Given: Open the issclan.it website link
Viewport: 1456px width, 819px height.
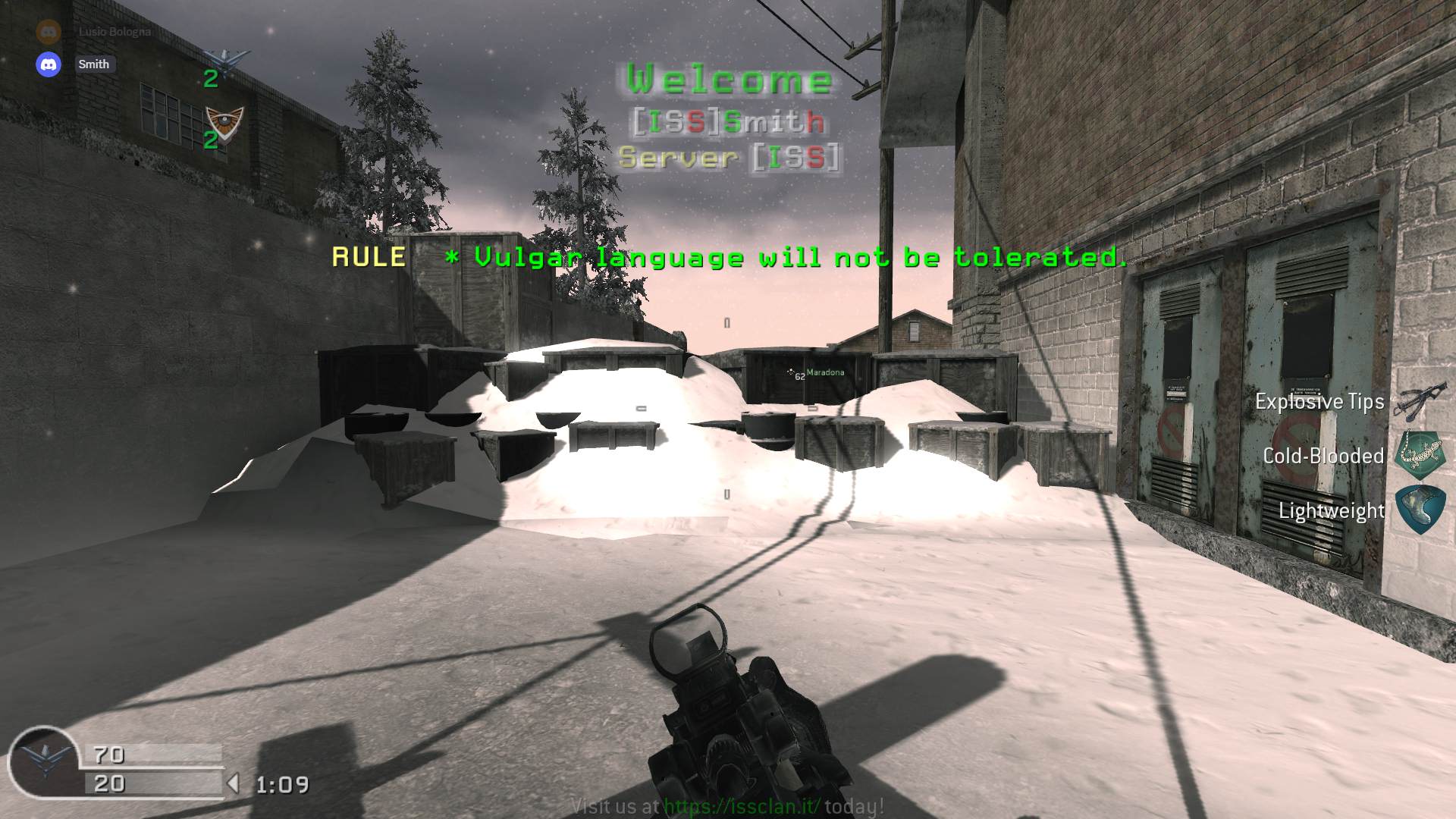Looking at the screenshot, I should [742, 806].
